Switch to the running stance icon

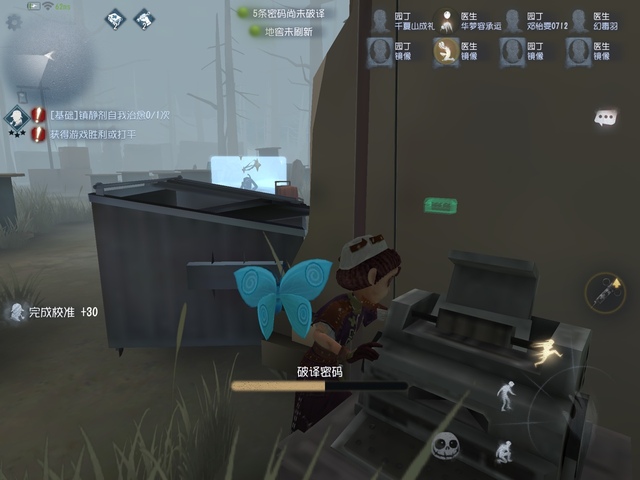[x=546, y=351]
